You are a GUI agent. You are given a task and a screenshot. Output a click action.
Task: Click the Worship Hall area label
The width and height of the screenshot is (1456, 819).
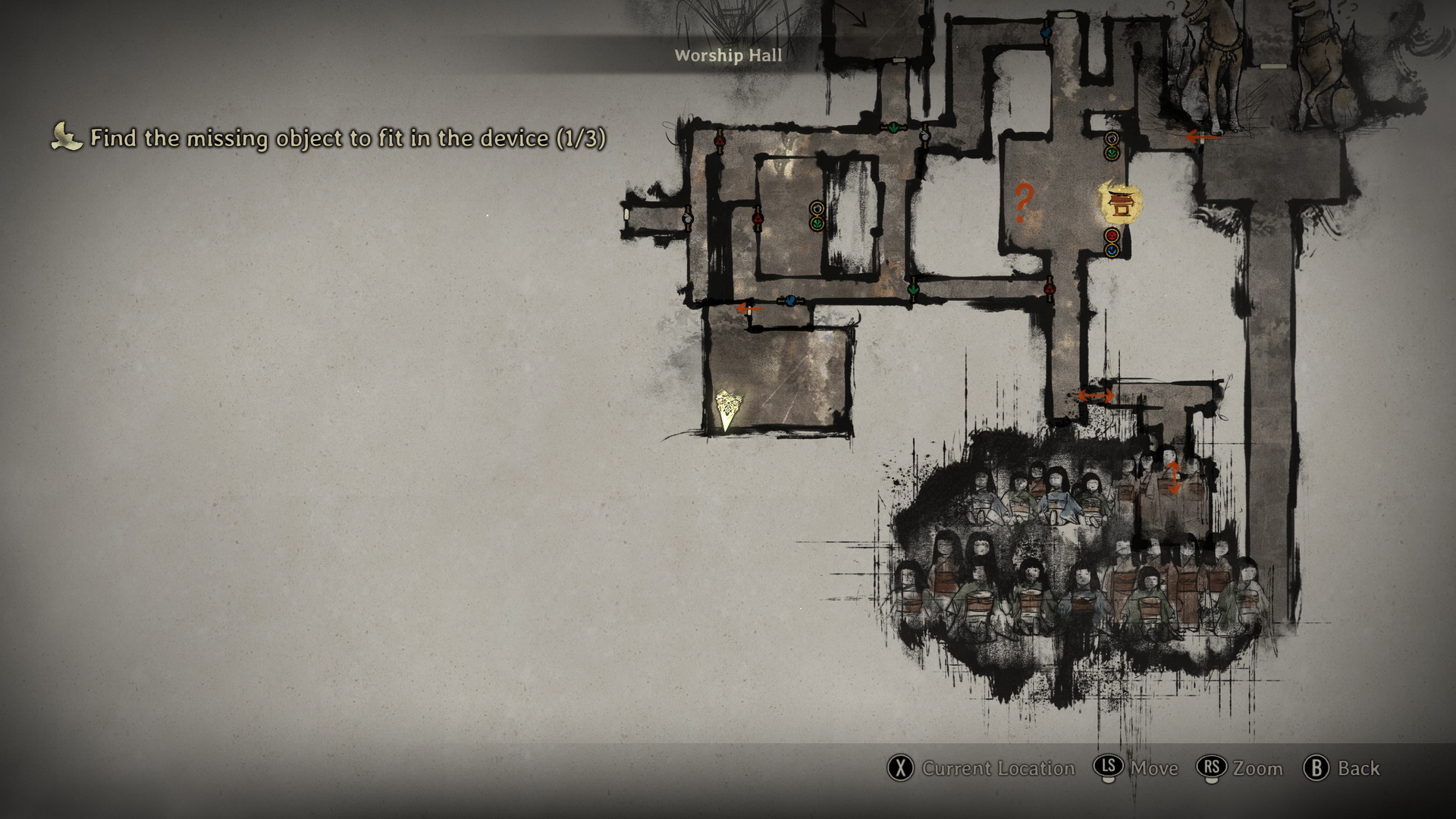pos(728,55)
